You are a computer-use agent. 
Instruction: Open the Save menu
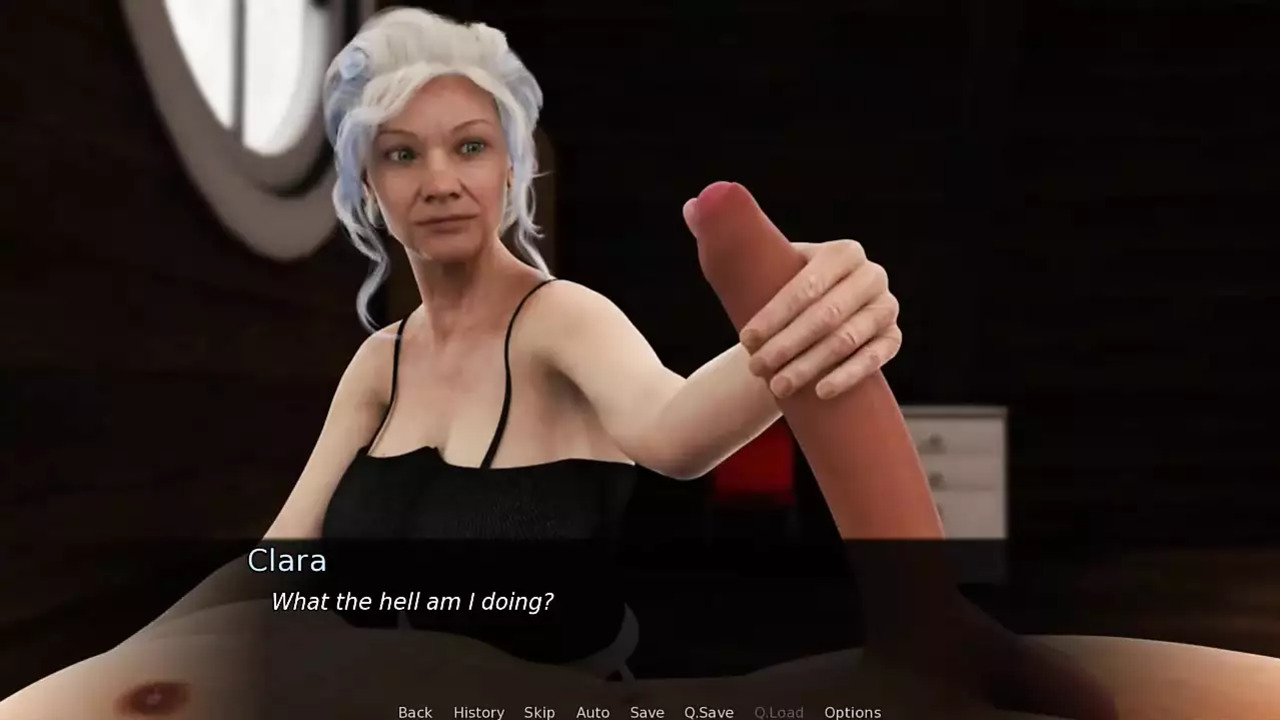(646, 712)
